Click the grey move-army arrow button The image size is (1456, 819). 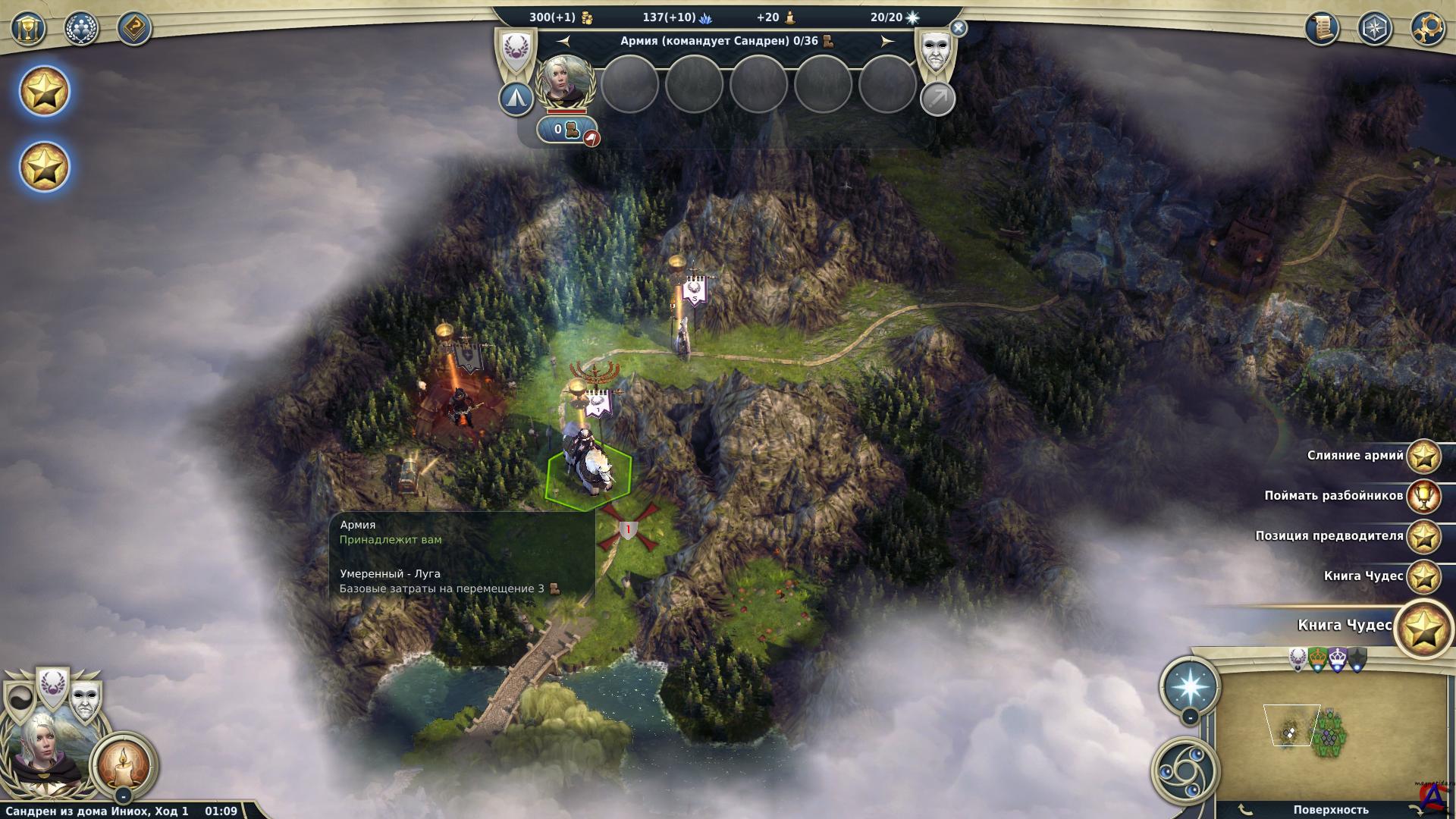(937, 99)
